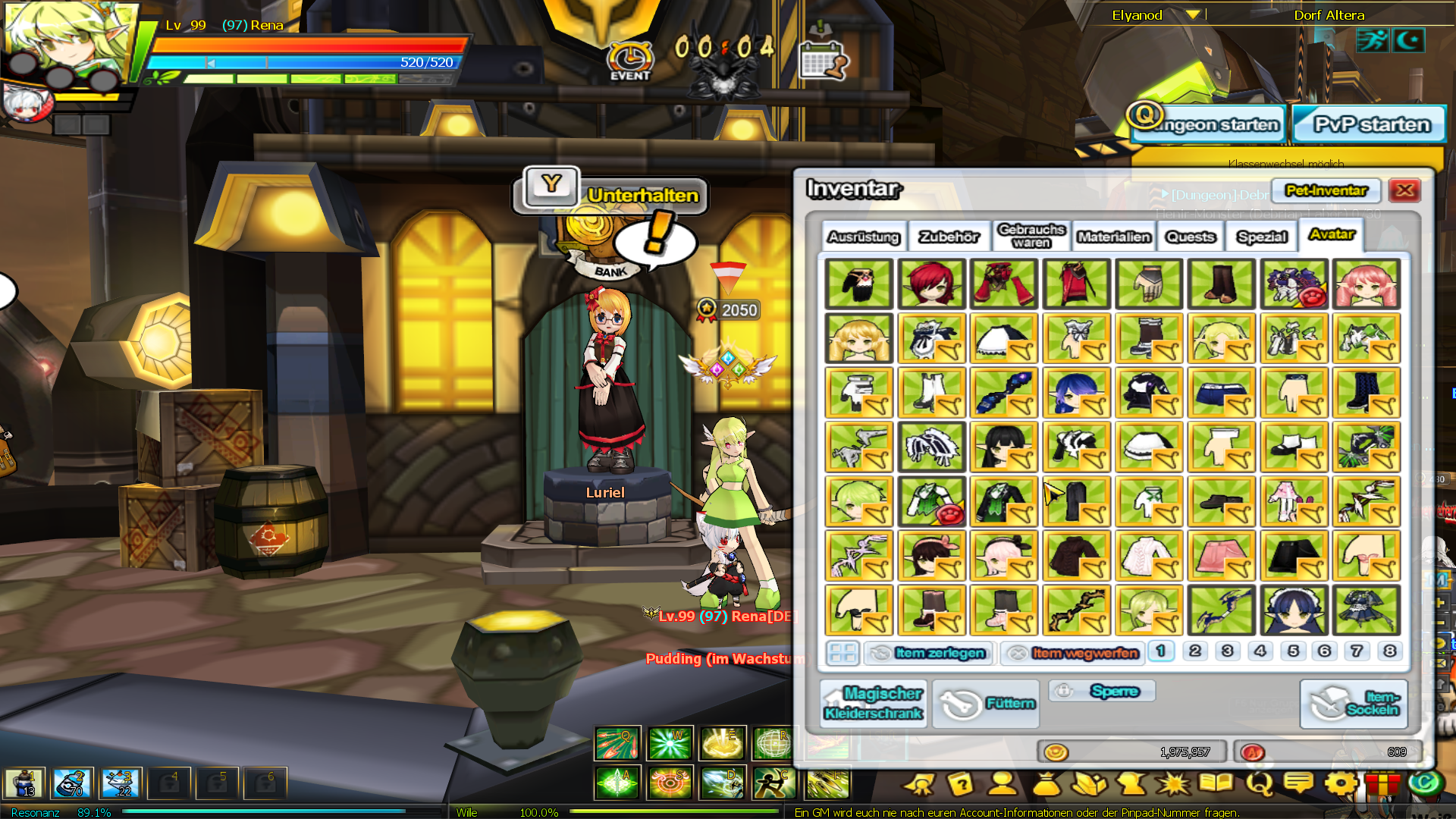
Task: Select the Quests inventory tab
Action: click(1190, 237)
